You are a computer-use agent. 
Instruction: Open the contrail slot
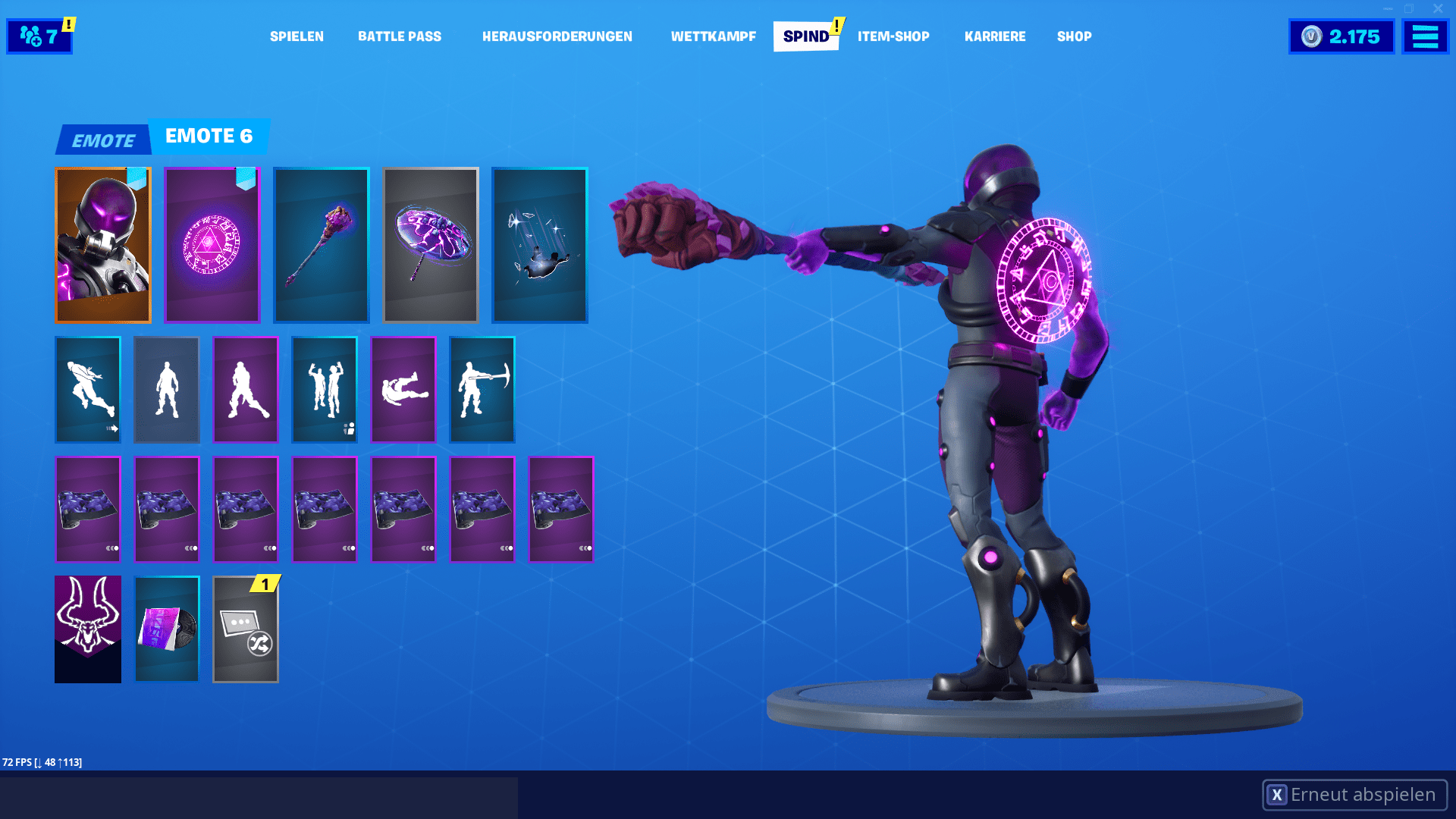point(539,244)
